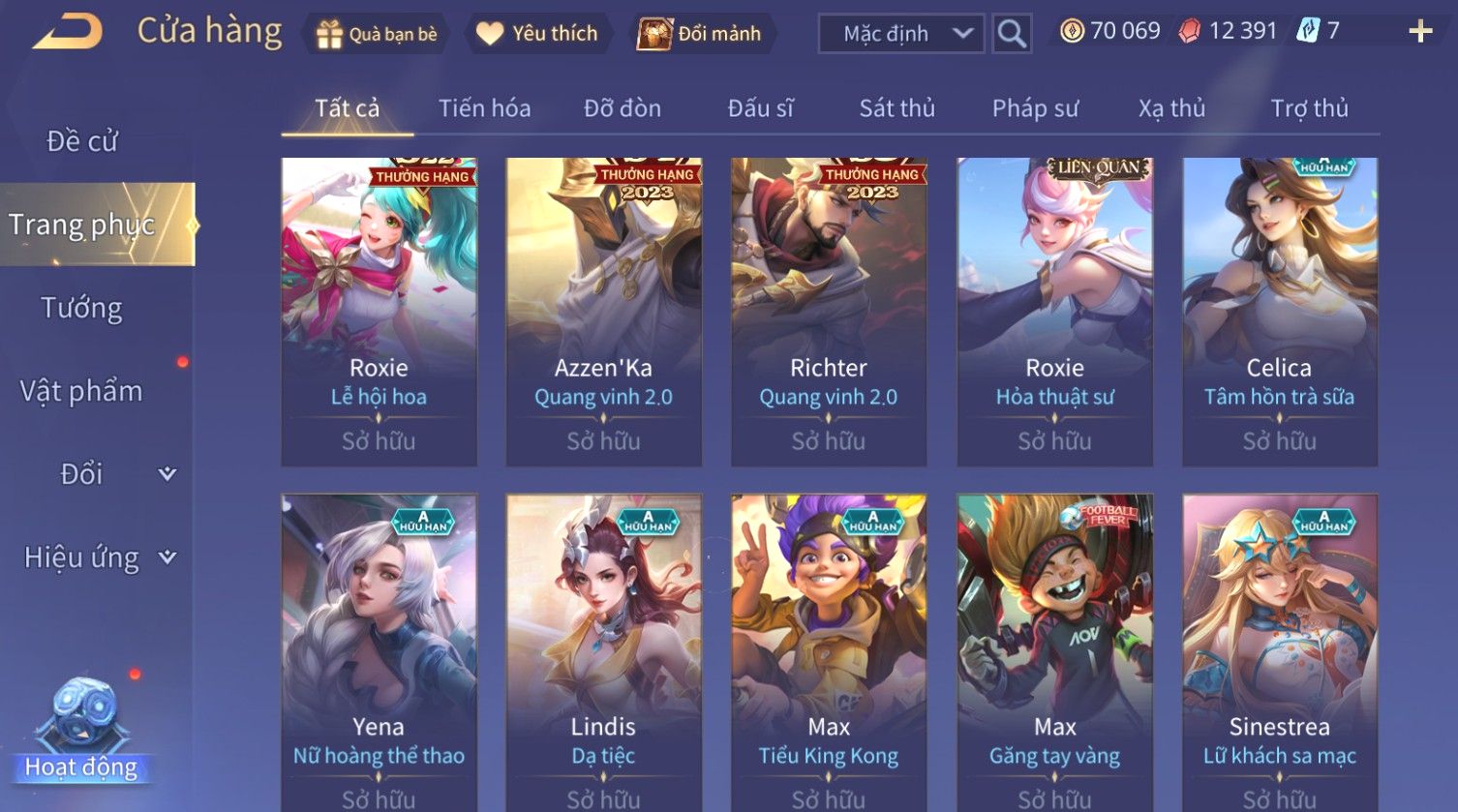Image resolution: width=1458 pixels, height=812 pixels.
Task: Click the magnifying glass search button
Action: coord(1012,34)
